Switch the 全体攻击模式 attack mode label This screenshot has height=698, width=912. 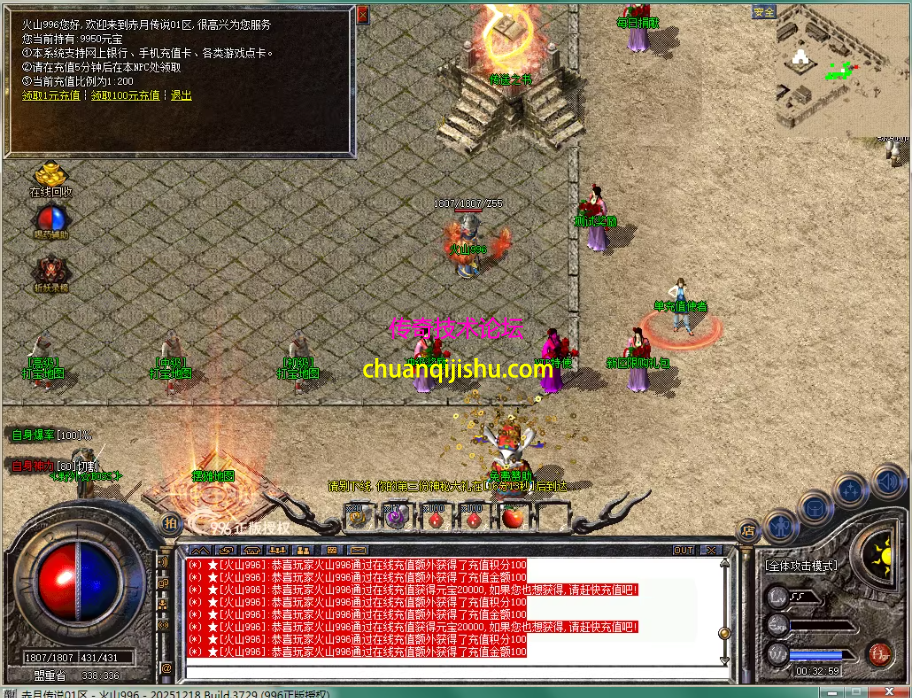point(801,565)
